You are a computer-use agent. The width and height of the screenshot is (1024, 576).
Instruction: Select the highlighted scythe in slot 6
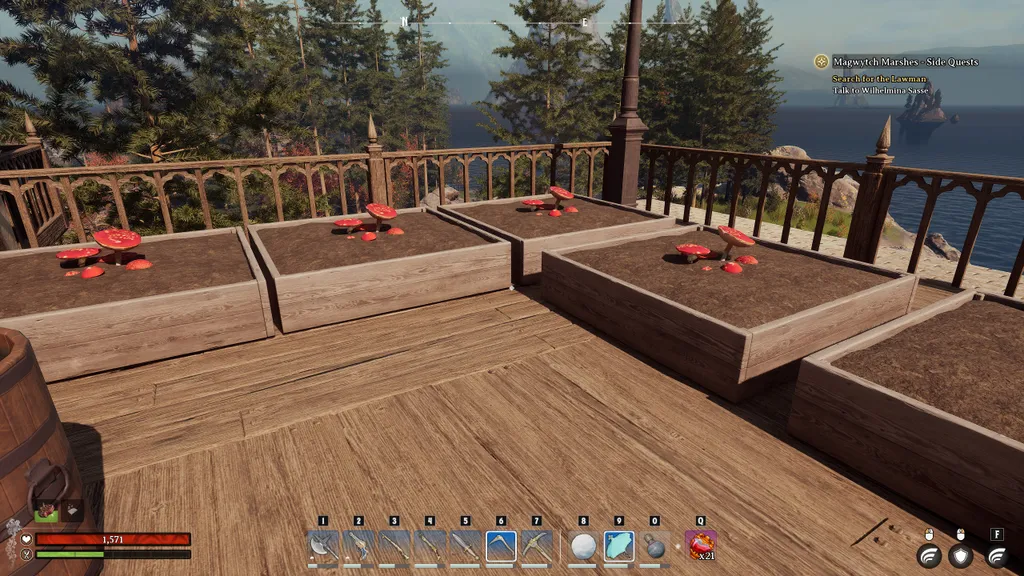click(501, 545)
